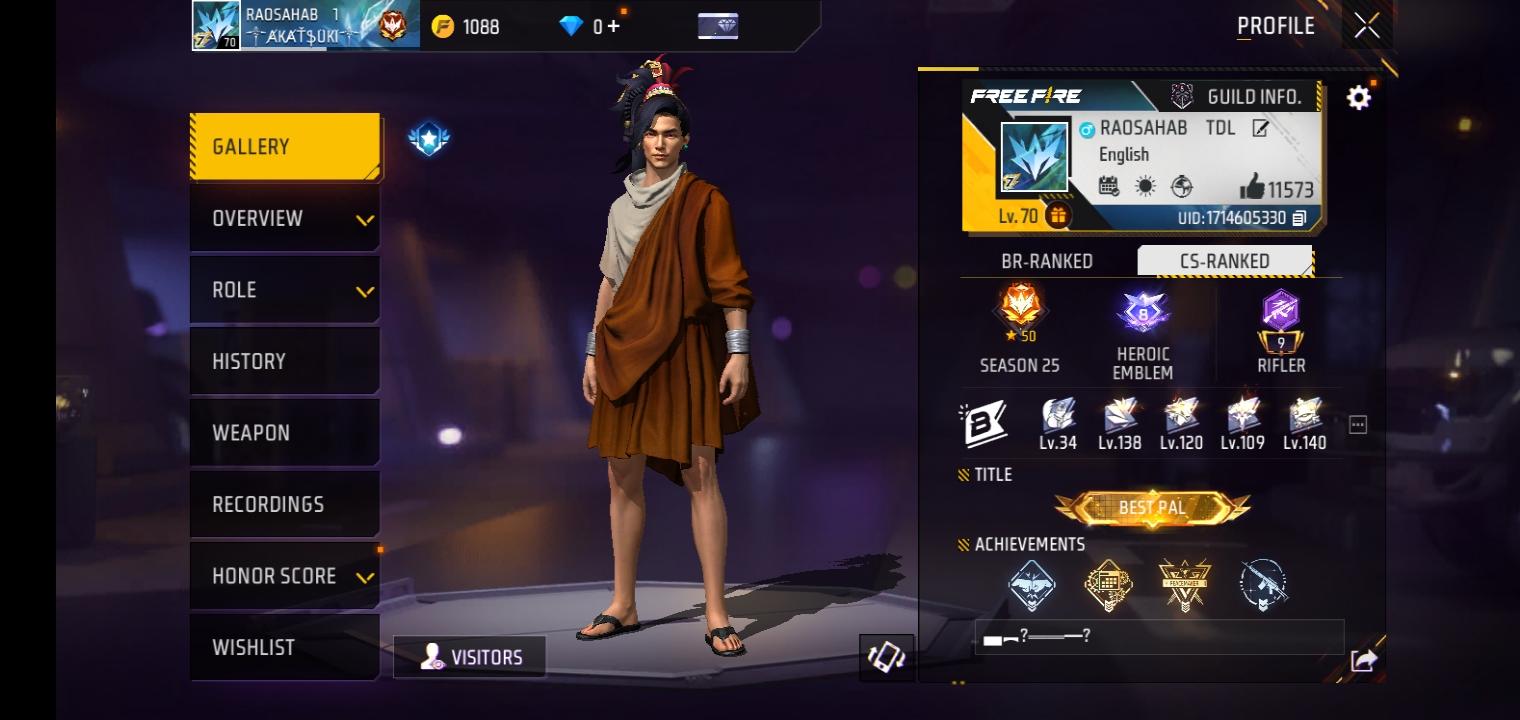Expand the HONOR SCORE section
The width and height of the screenshot is (1520, 720).
[284, 575]
